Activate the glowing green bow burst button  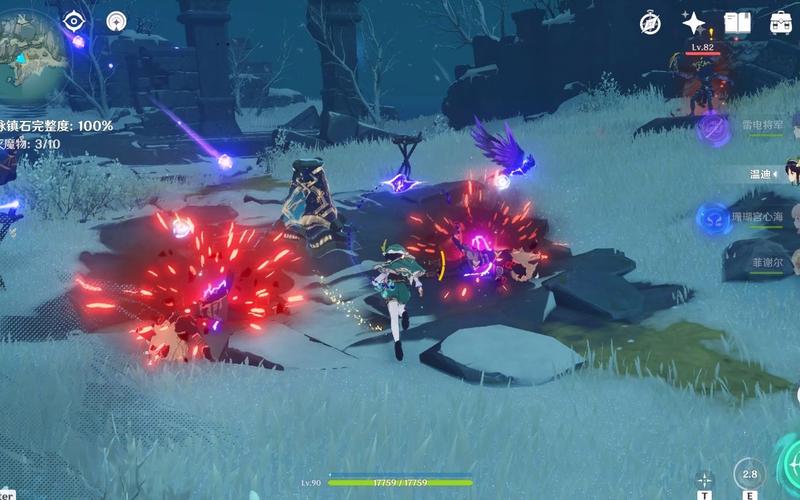tap(790, 462)
